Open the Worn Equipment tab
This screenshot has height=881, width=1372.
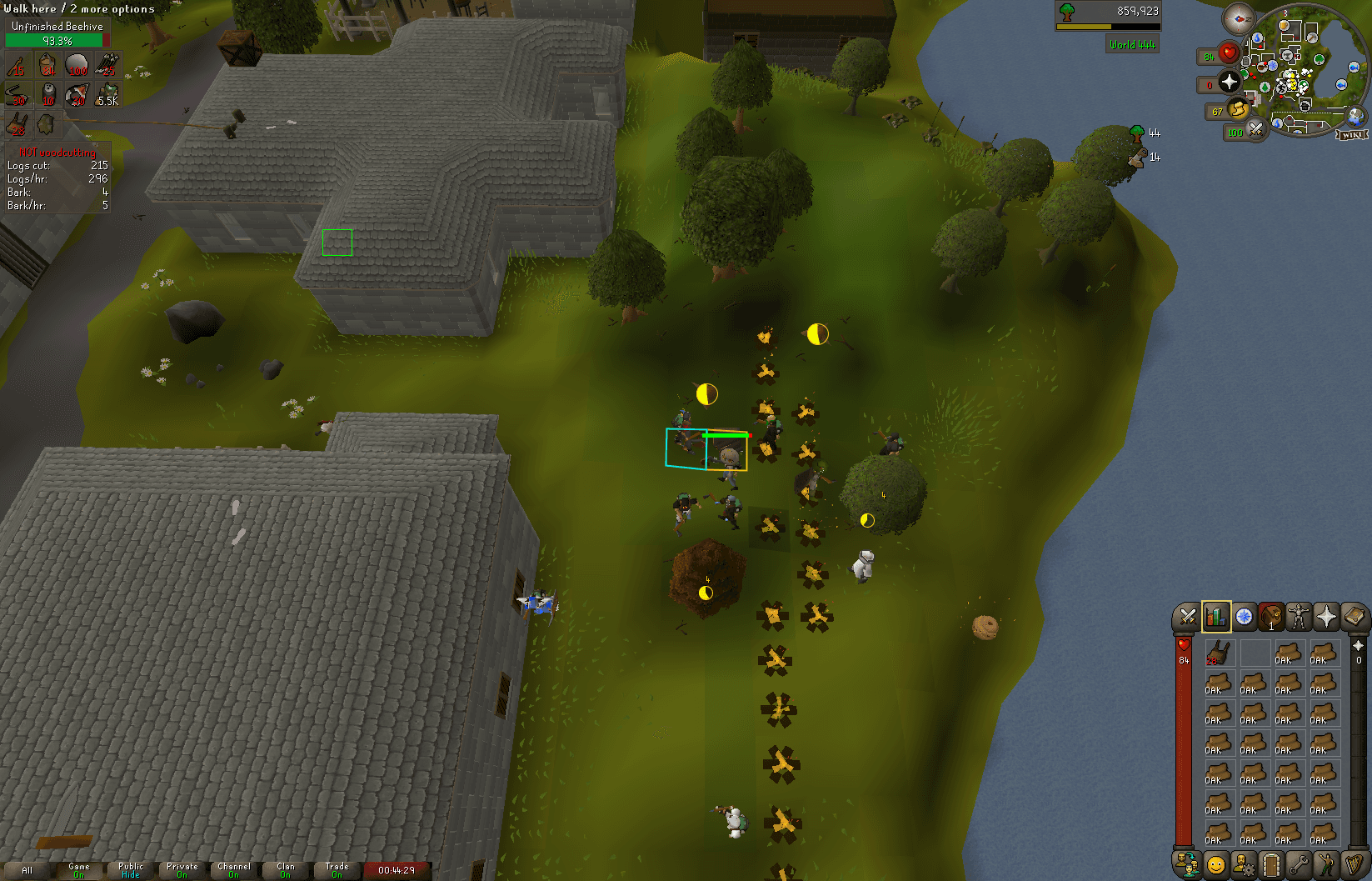tap(1299, 617)
